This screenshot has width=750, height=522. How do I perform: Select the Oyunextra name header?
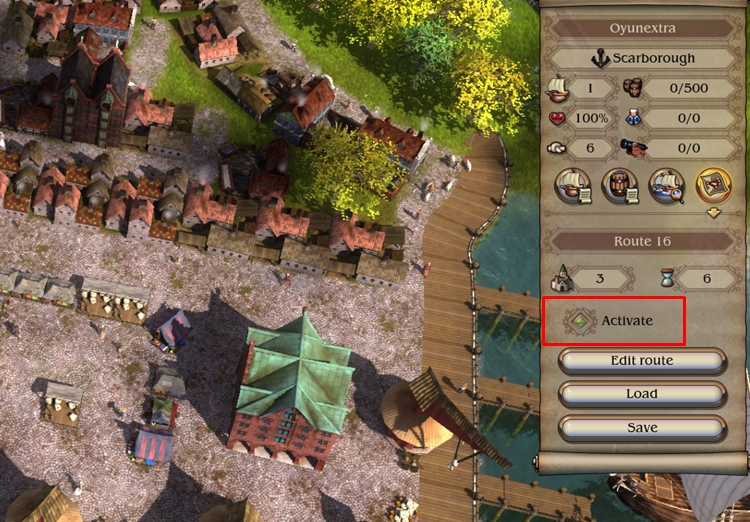pyautogui.click(x=641, y=29)
